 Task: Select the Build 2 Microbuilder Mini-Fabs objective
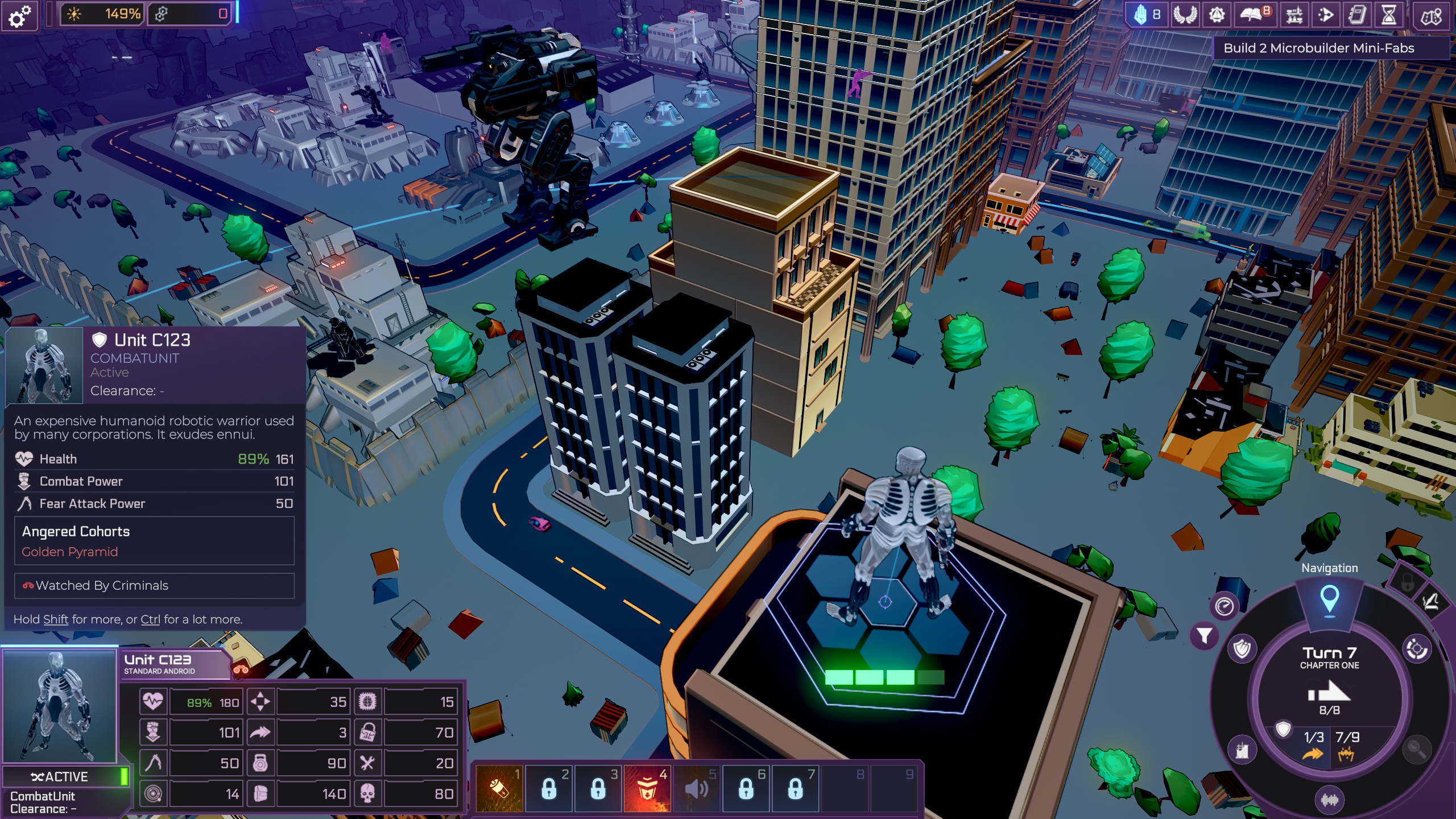(1318, 48)
